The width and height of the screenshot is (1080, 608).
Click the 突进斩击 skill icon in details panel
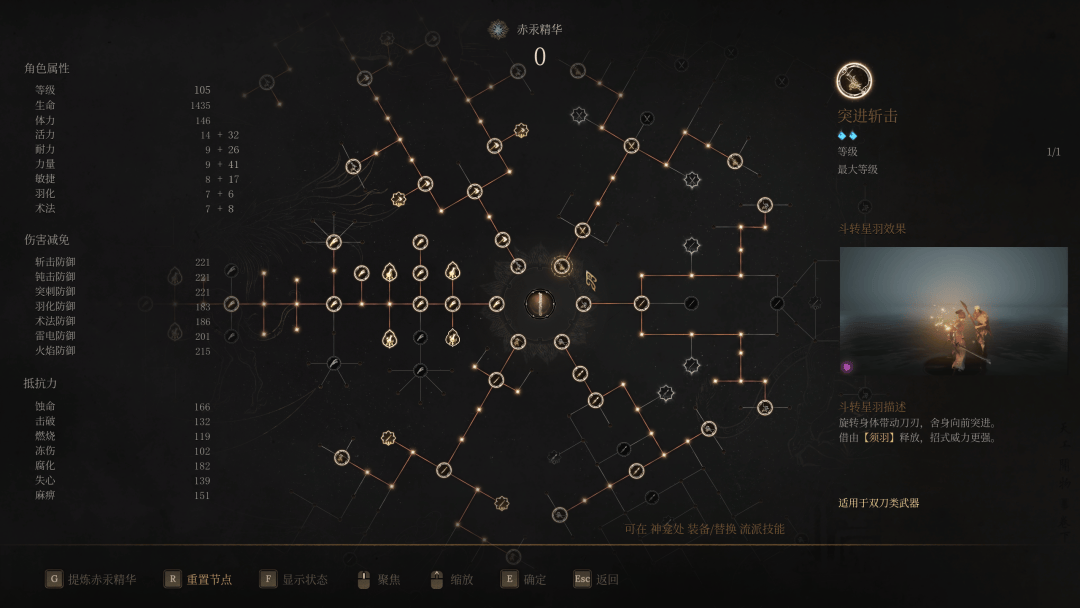(x=854, y=80)
